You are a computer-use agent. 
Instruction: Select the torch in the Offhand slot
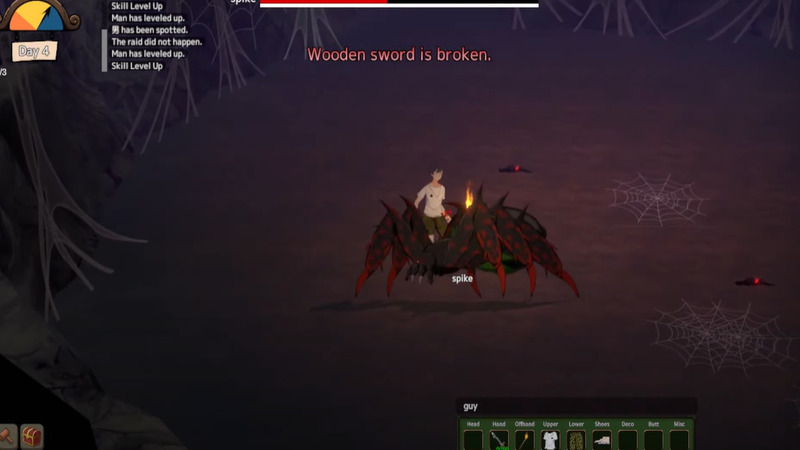point(524,440)
